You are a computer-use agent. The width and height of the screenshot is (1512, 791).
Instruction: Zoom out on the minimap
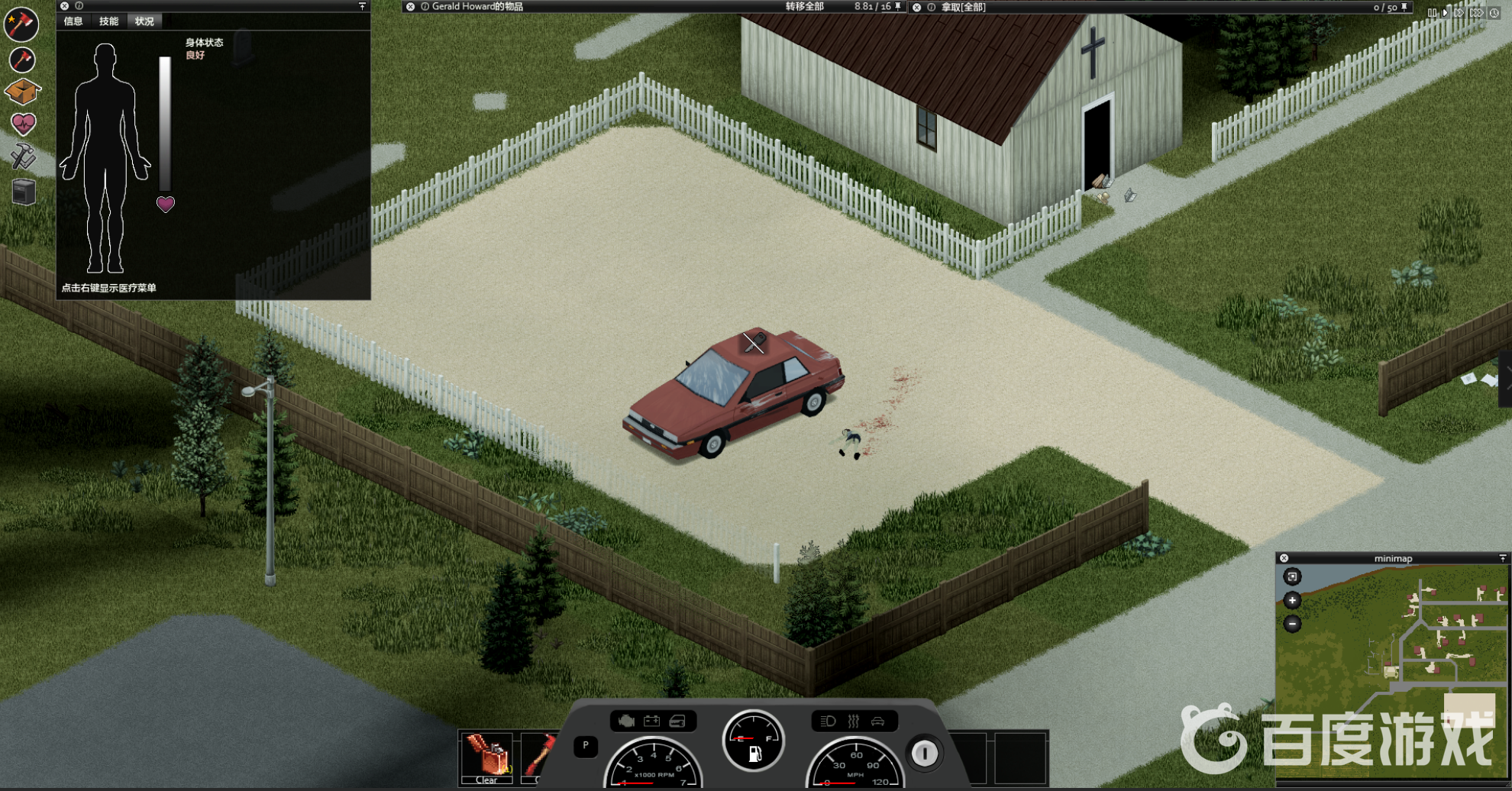(x=1292, y=624)
